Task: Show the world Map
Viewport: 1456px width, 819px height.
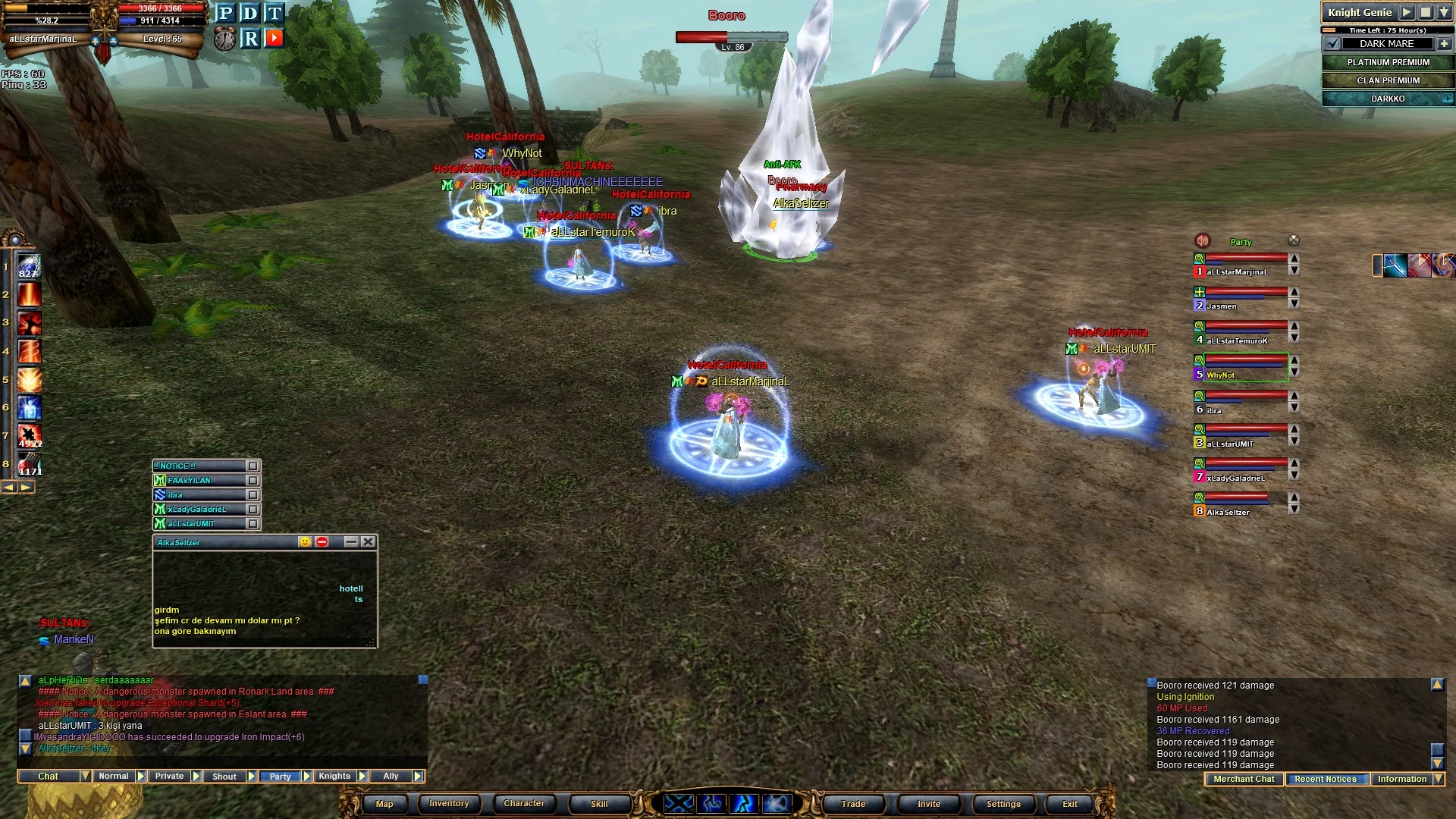Action: click(x=384, y=804)
